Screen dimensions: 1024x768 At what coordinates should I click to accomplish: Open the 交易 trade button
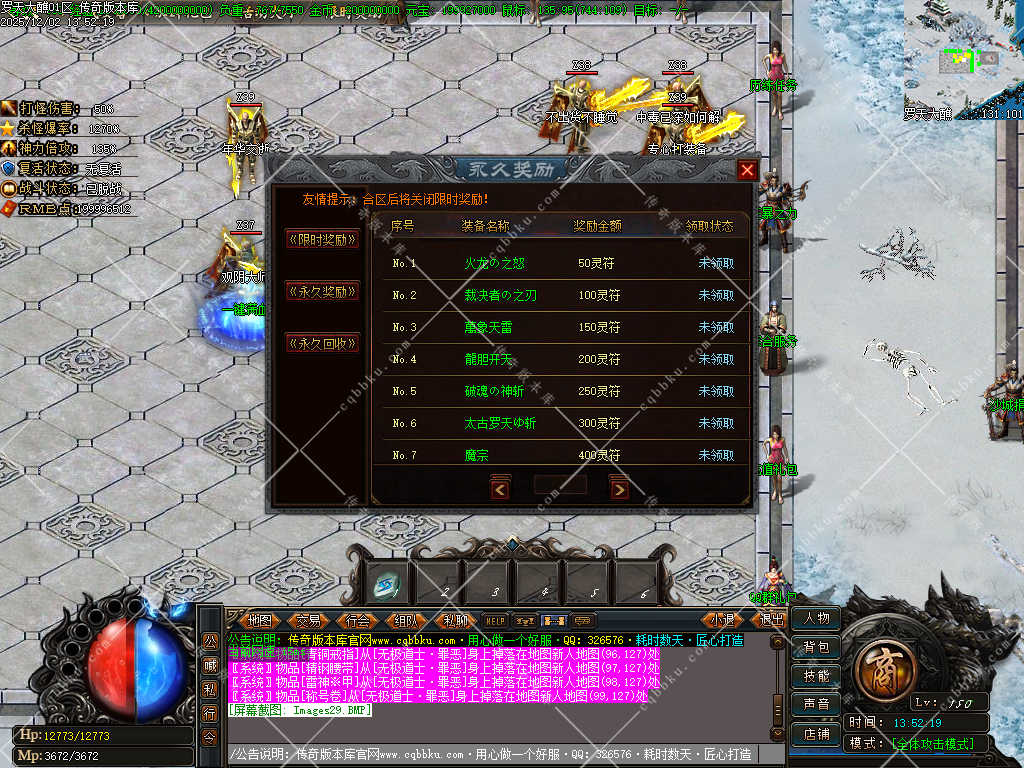click(308, 620)
